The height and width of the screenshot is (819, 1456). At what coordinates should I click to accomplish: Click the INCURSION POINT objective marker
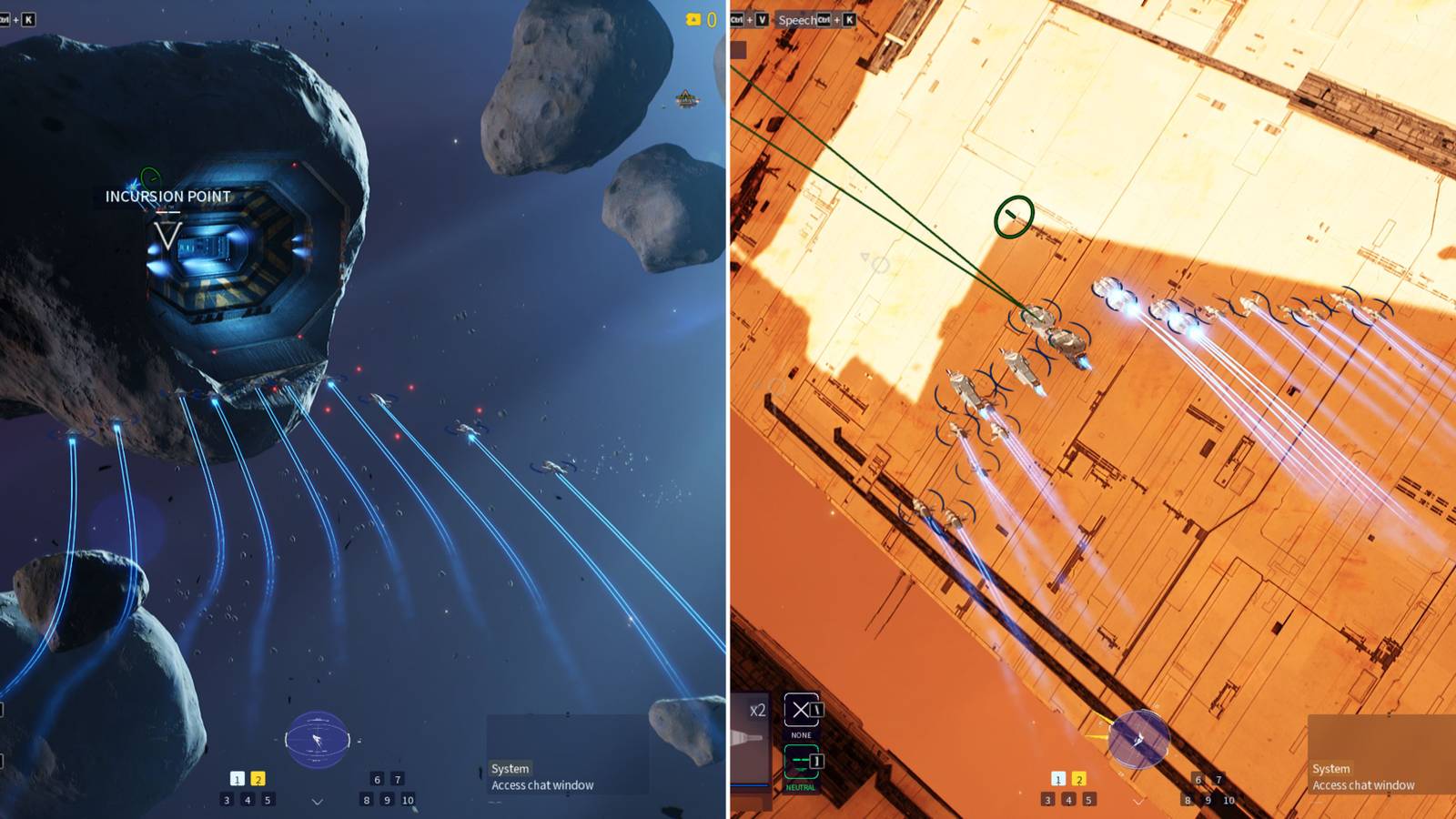click(166, 195)
